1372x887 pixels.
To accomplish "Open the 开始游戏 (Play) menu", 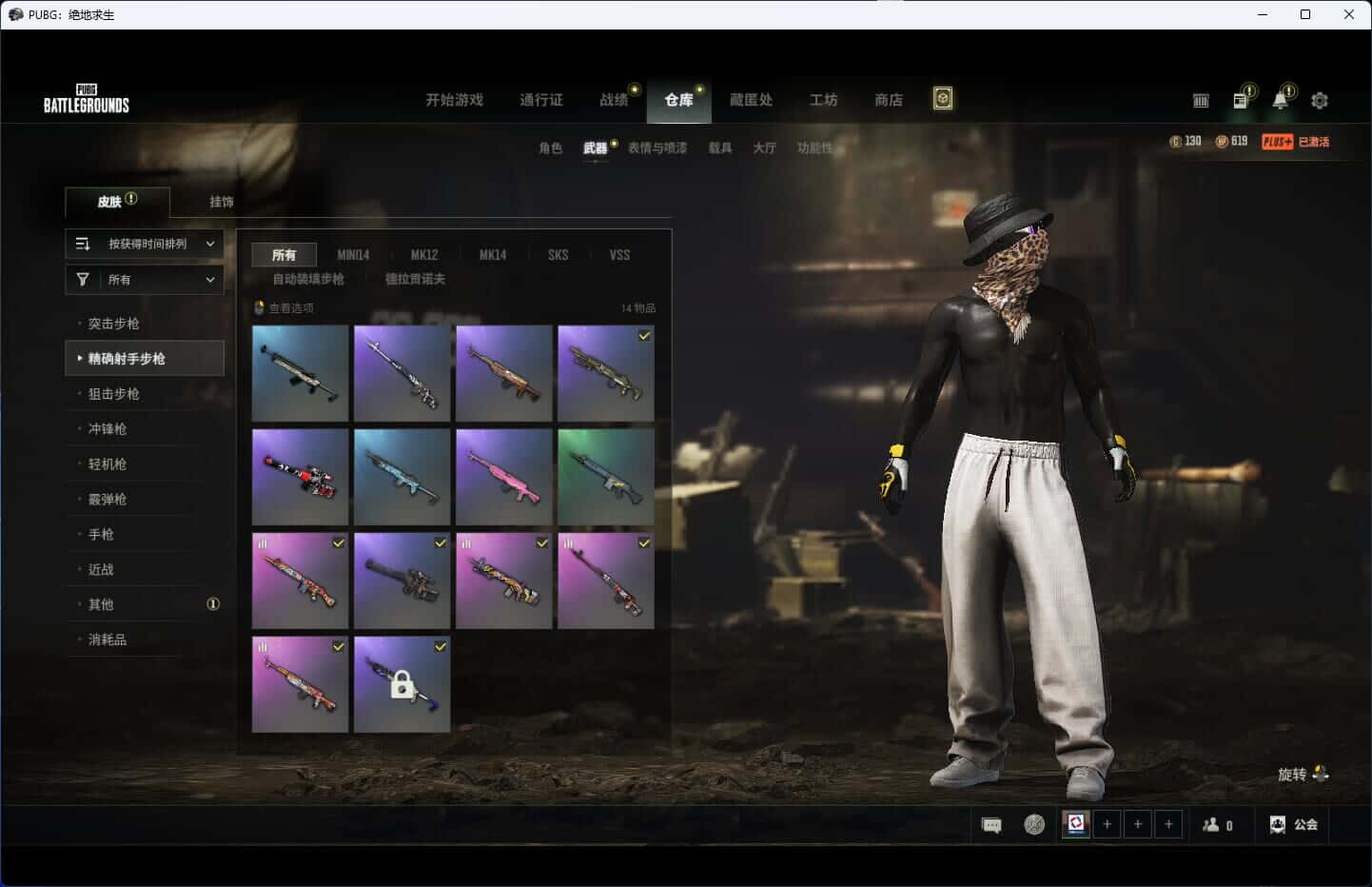I will tap(454, 100).
